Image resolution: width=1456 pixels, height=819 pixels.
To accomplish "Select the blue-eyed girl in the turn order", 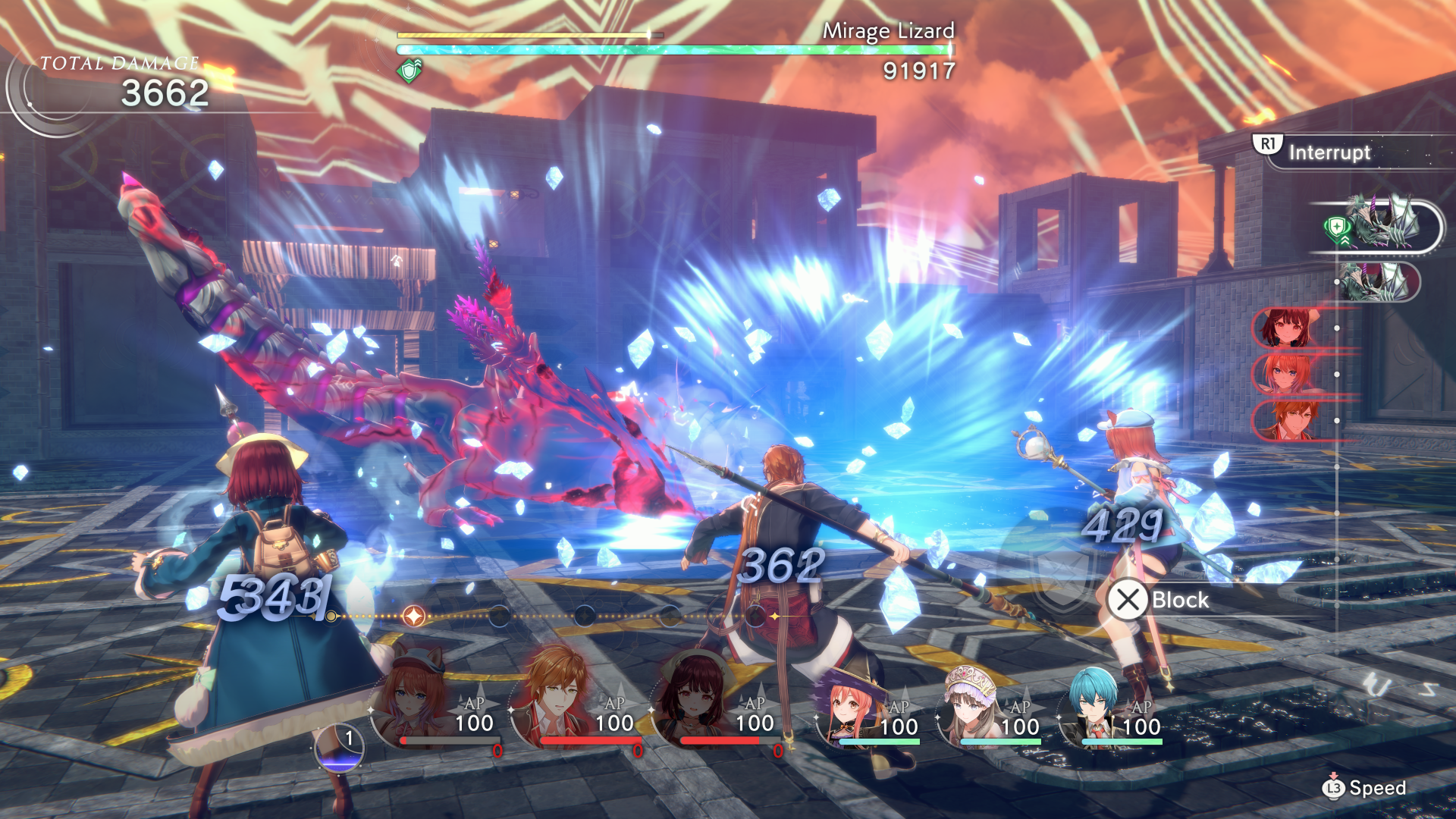I will (1285, 374).
